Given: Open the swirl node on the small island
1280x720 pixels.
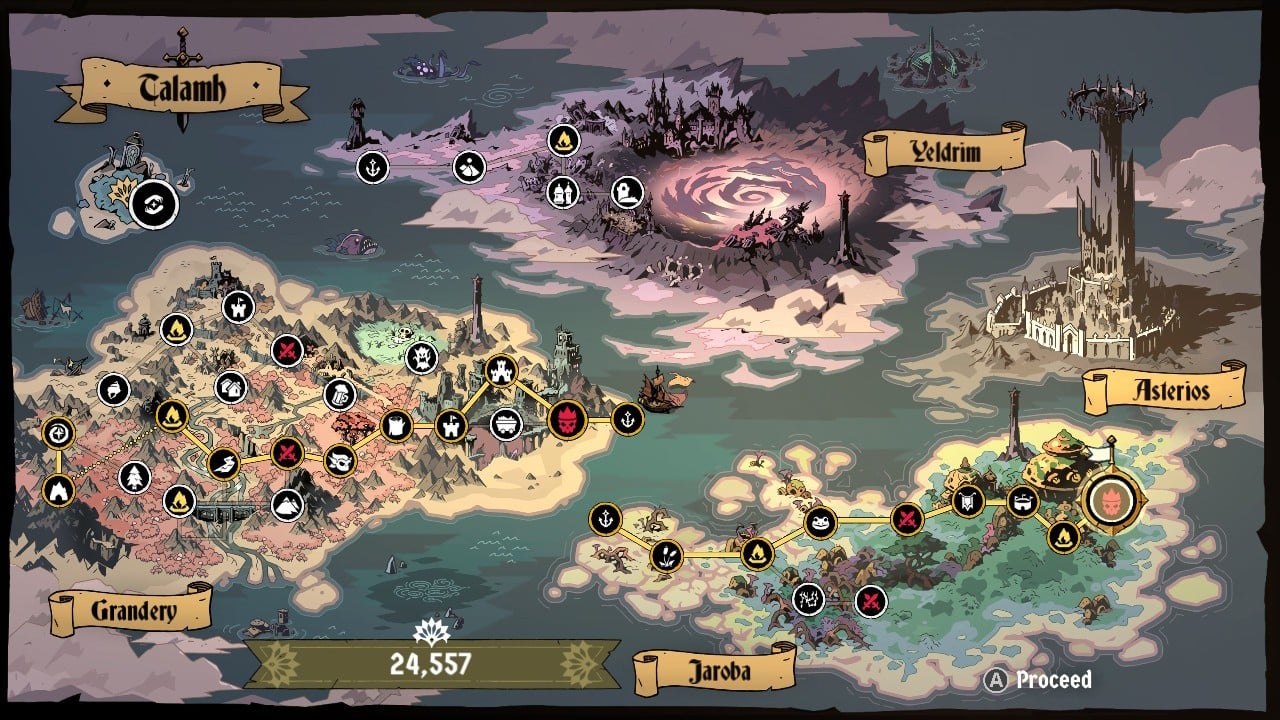Looking at the screenshot, I should [x=154, y=204].
